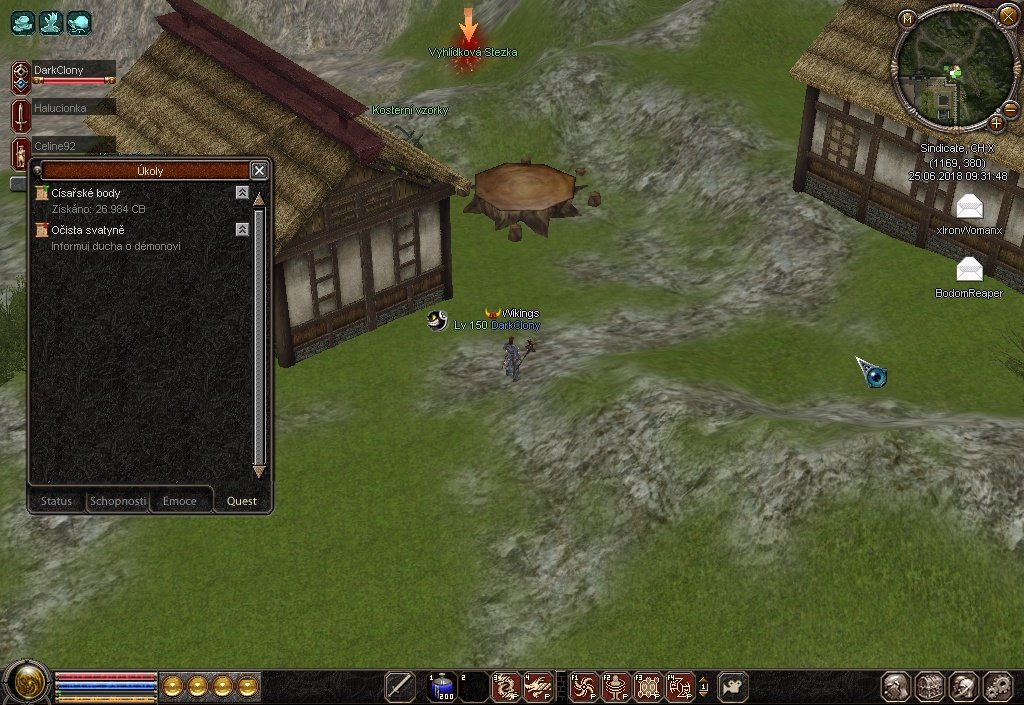Open the settings gear menu
The height and width of the screenshot is (705, 1024).
[x=997, y=686]
